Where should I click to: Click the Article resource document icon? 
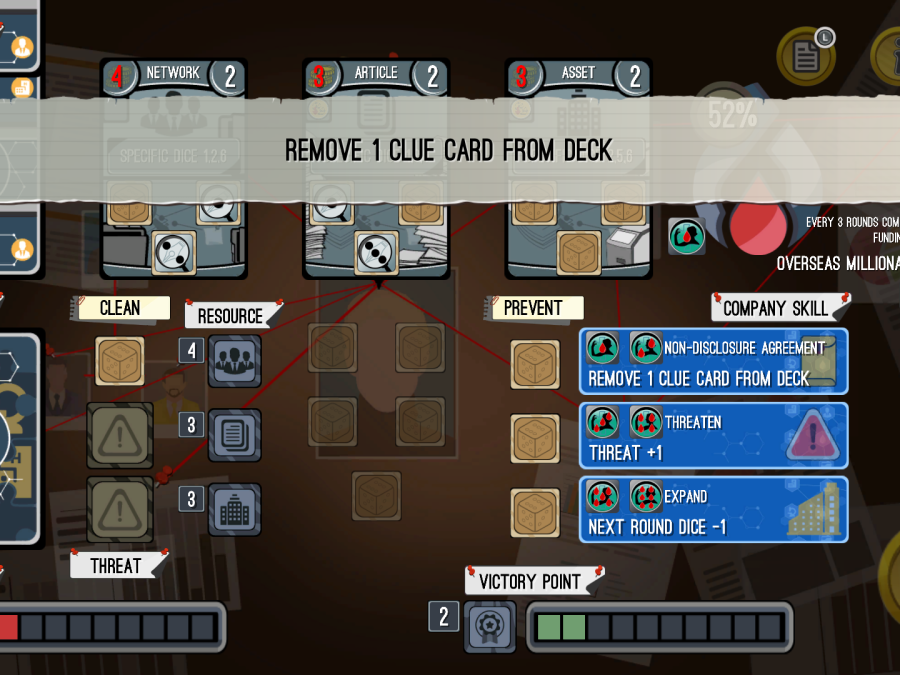point(235,435)
